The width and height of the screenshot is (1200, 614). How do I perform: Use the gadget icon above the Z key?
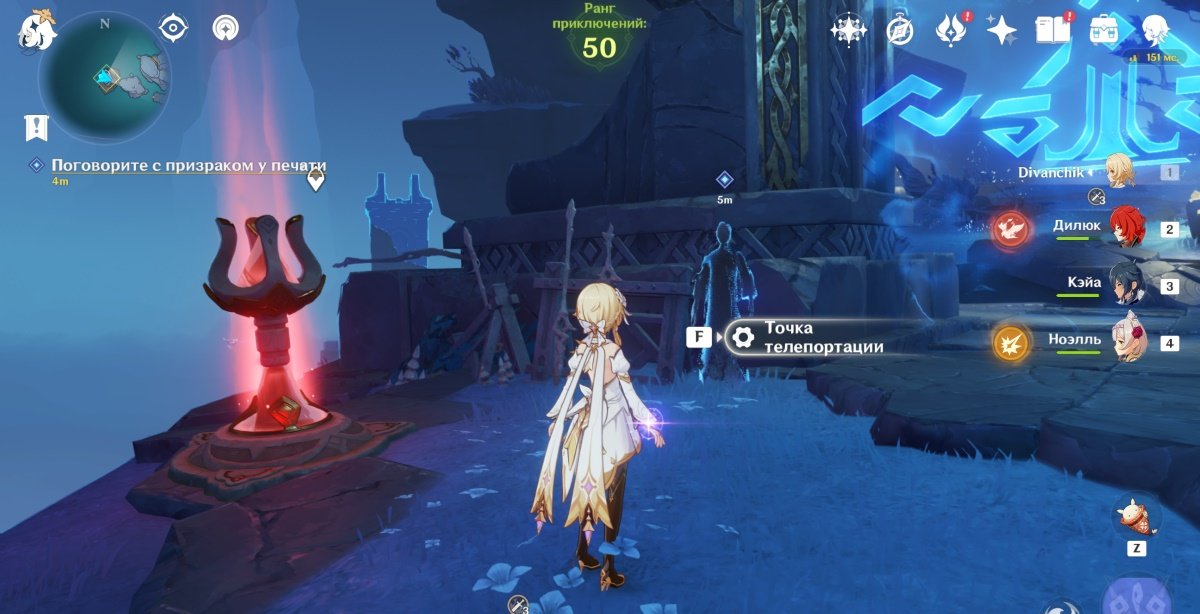coord(1137,519)
